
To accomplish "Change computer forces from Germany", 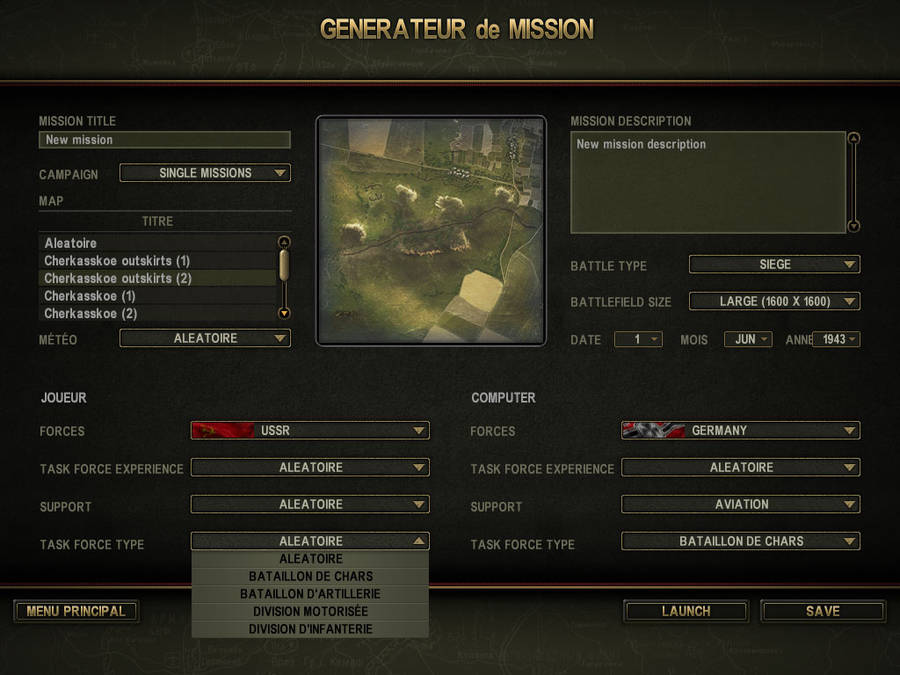I will [741, 431].
